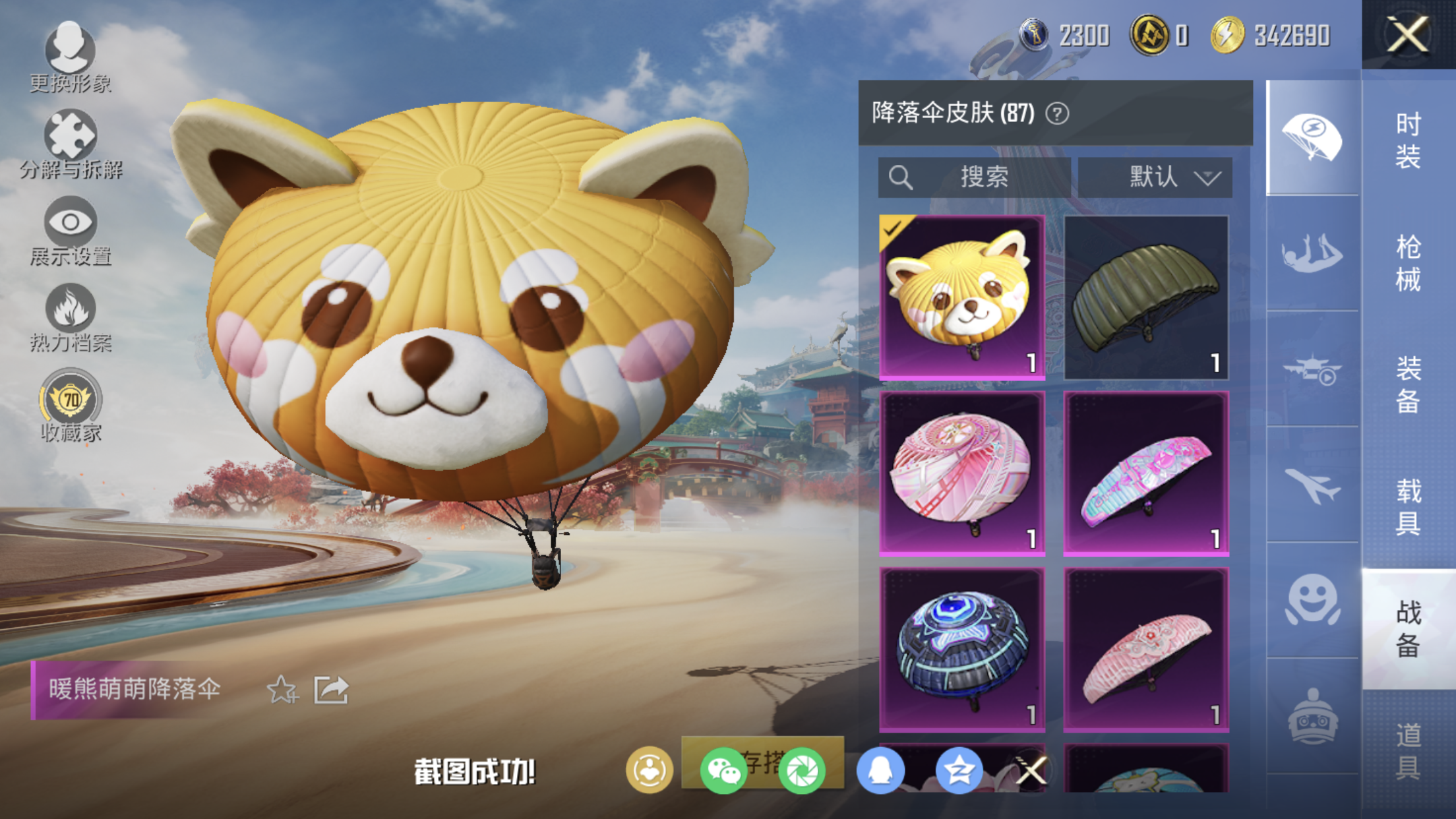1456x819 pixels.
Task: Click the 搜索 search field
Action: pos(974,177)
